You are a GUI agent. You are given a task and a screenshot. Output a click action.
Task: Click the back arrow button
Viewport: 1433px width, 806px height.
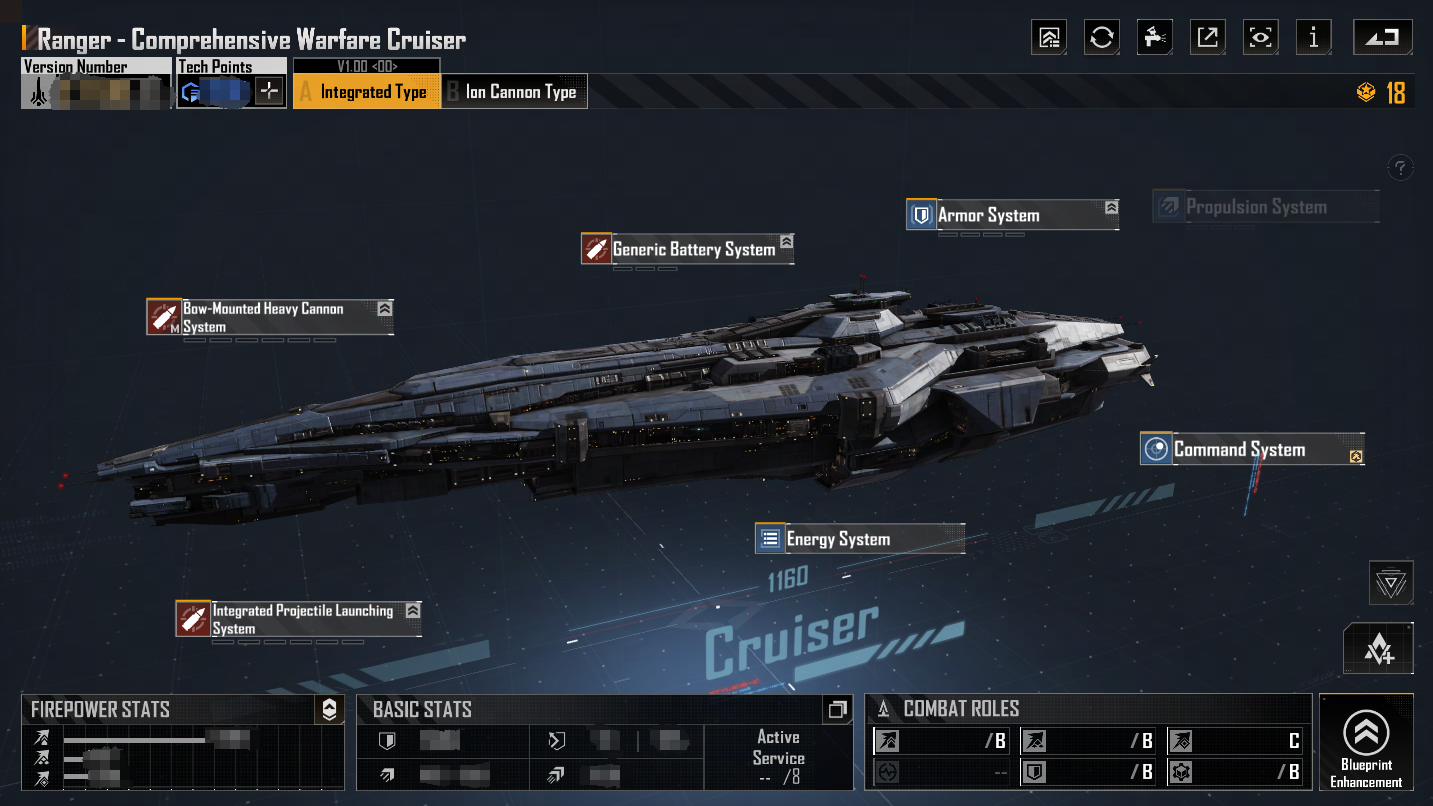click(x=1383, y=38)
